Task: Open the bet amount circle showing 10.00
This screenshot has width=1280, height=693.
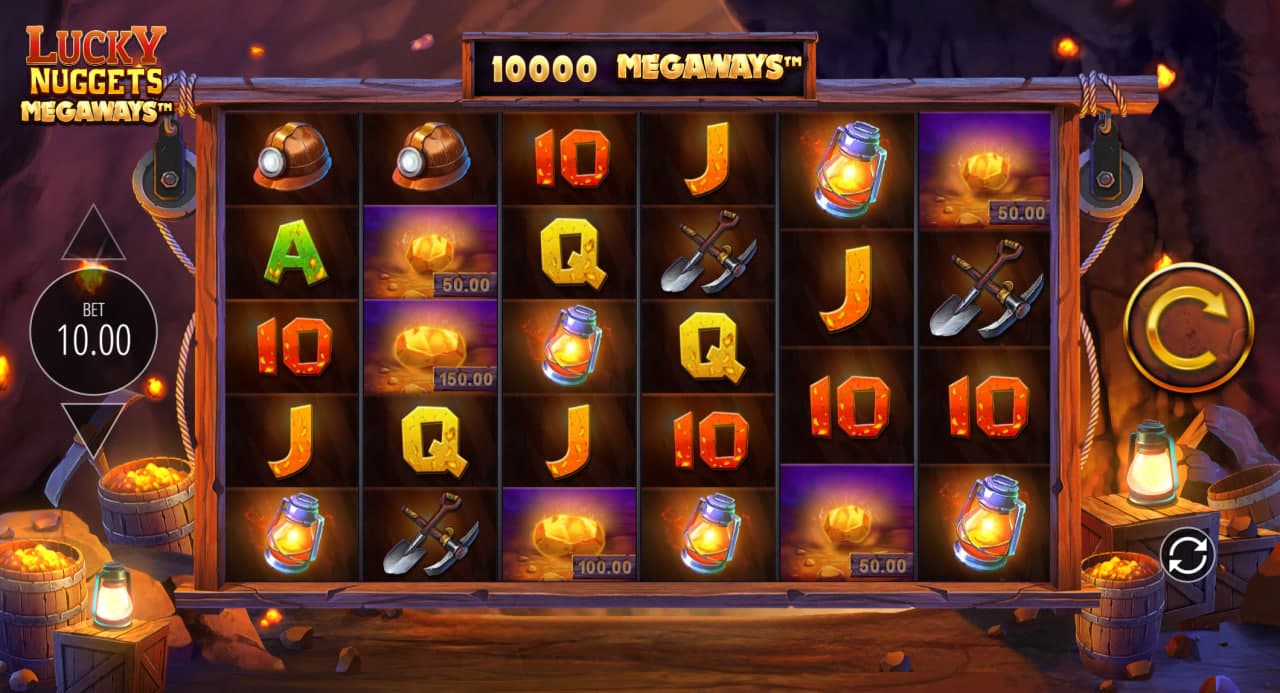Action: (93, 331)
